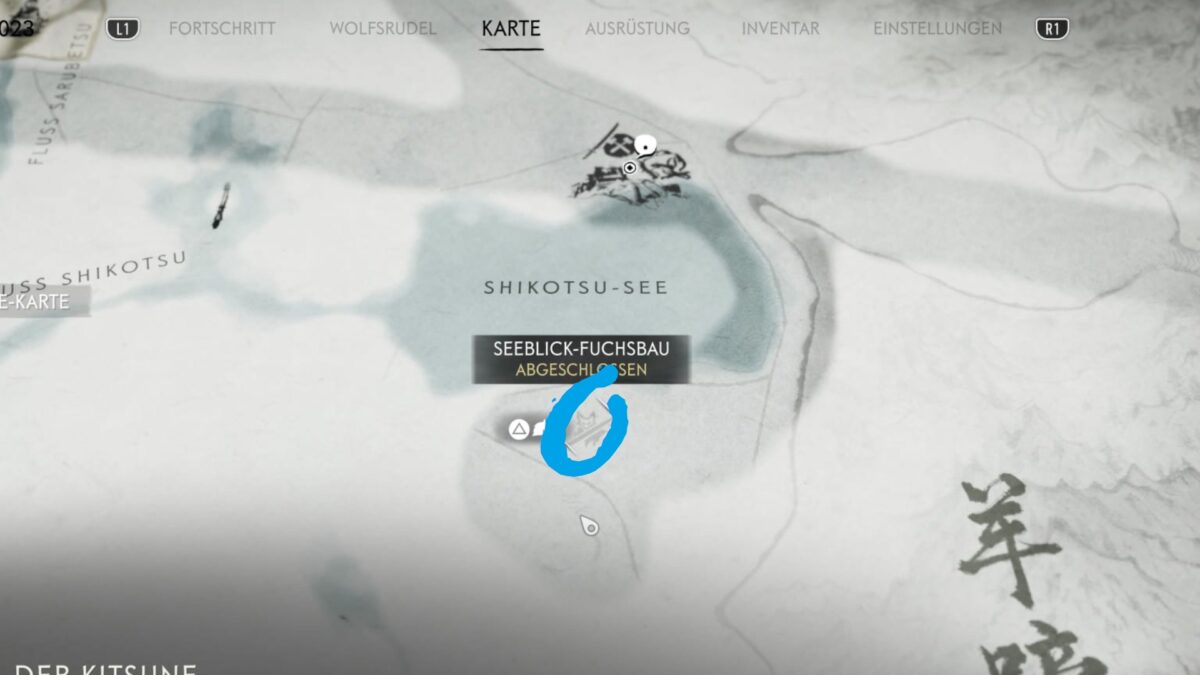Open the Fortschritt tab
This screenshot has width=1200, height=675.
click(222, 29)
